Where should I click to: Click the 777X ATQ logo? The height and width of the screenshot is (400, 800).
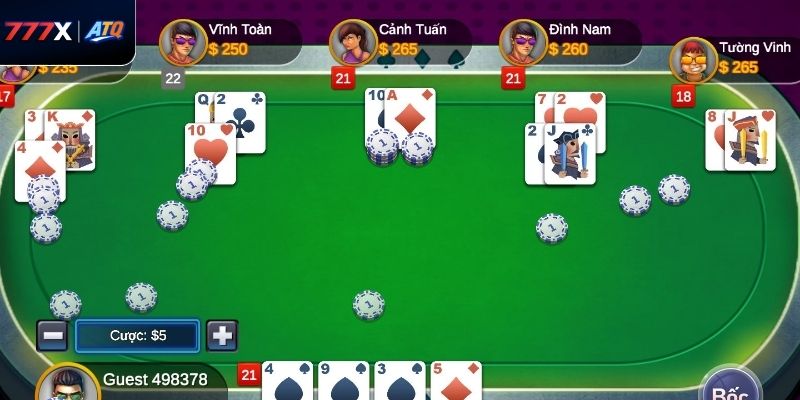pyautogui.click(x=63, y=31)
